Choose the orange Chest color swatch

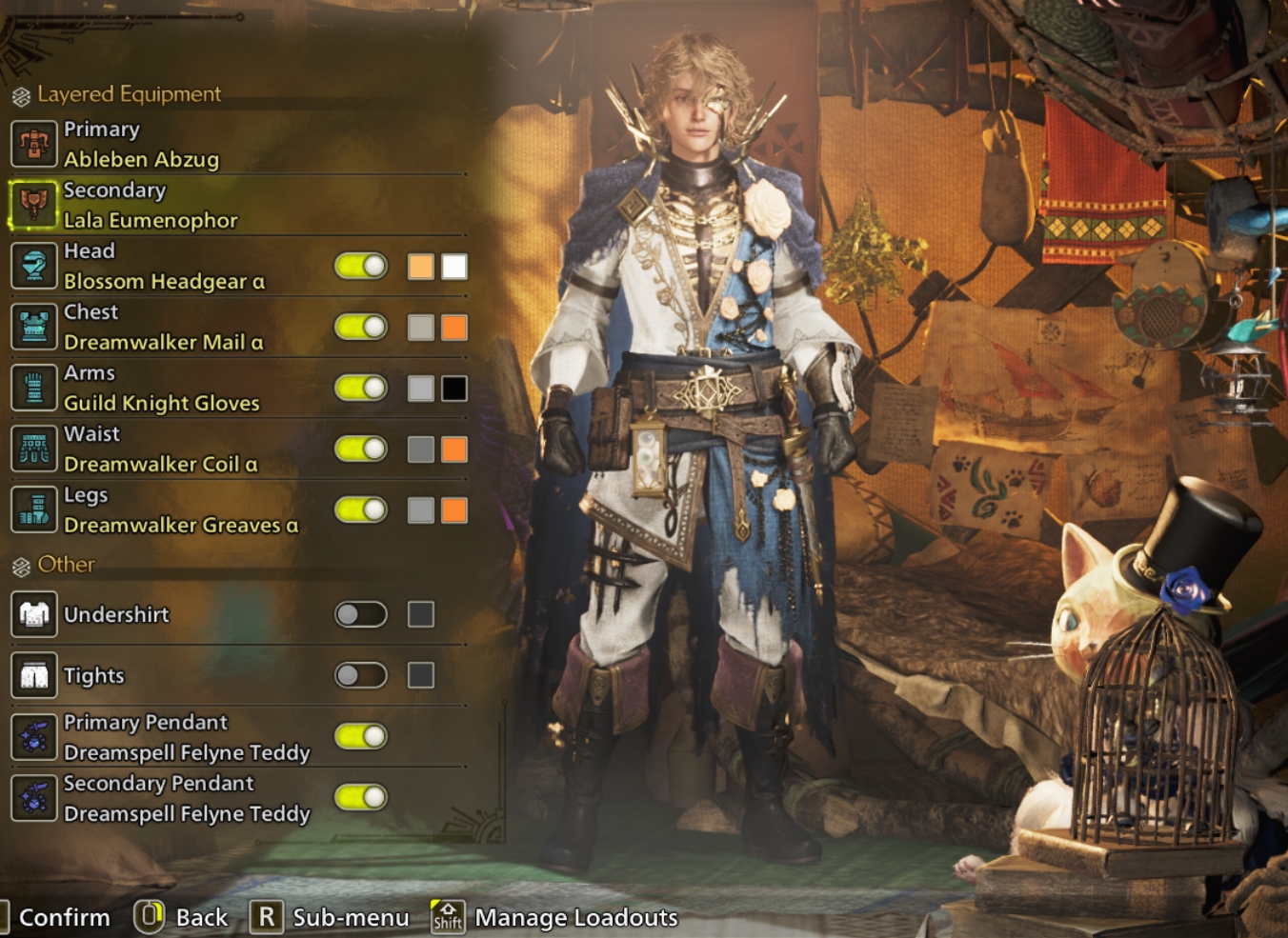(x=454, y=328)
